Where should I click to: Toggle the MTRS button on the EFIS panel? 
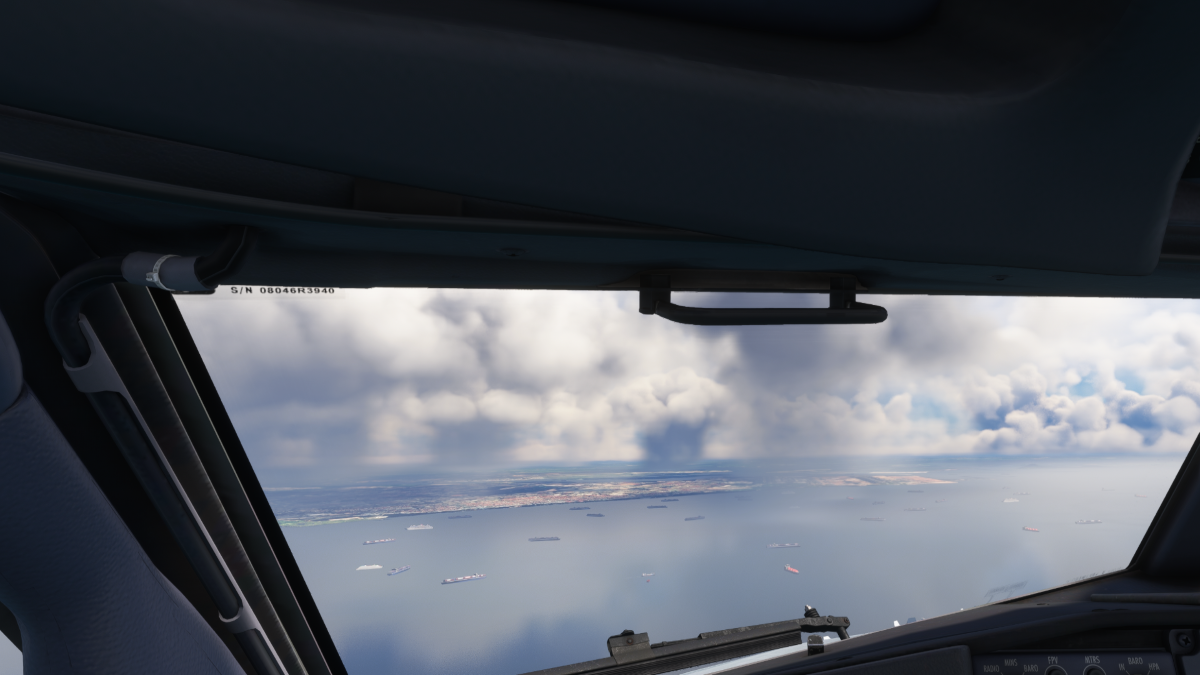coord(1094,670)
